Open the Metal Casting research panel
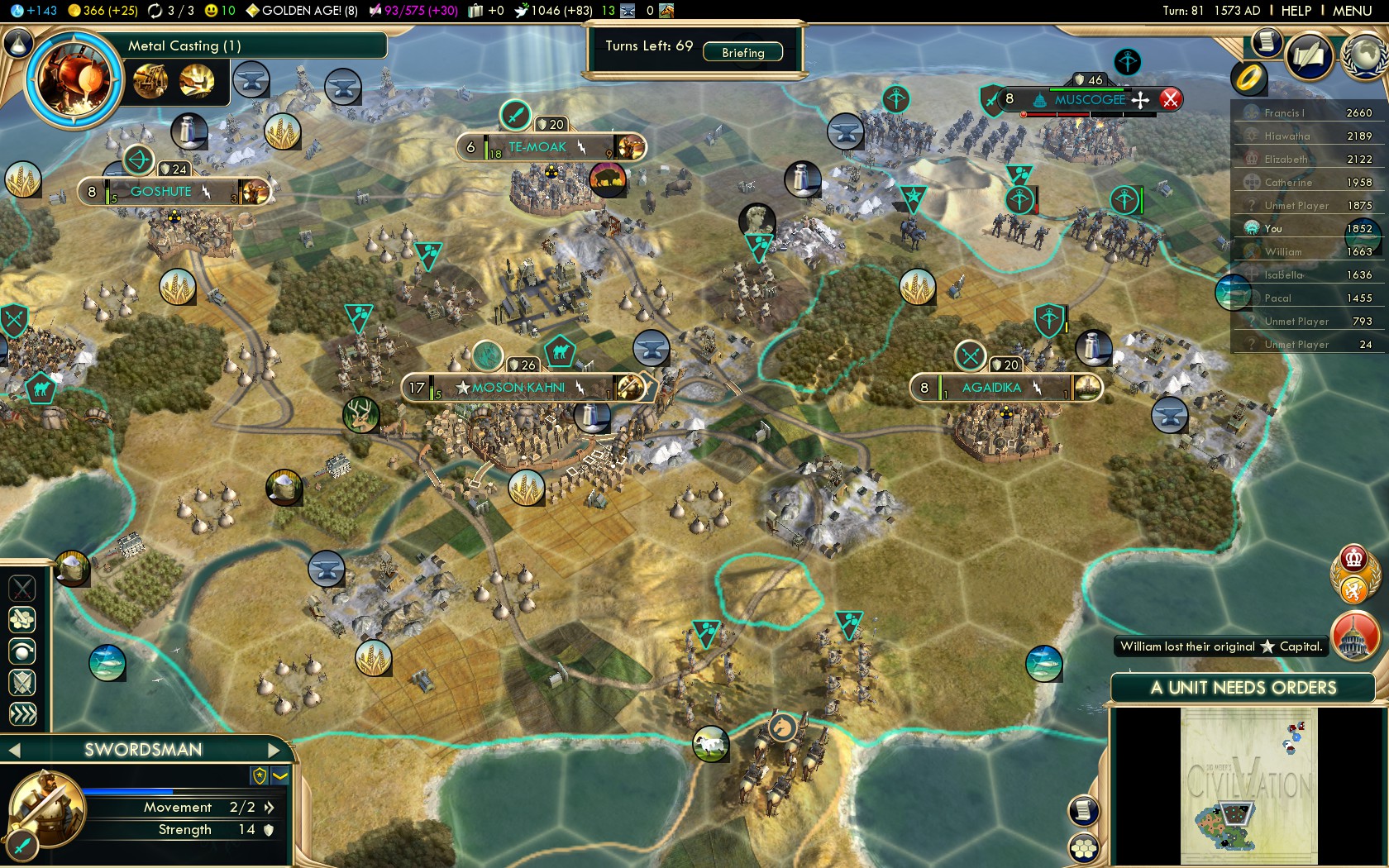The height and width of the screenshot is (868, 1389). (73, 79)
